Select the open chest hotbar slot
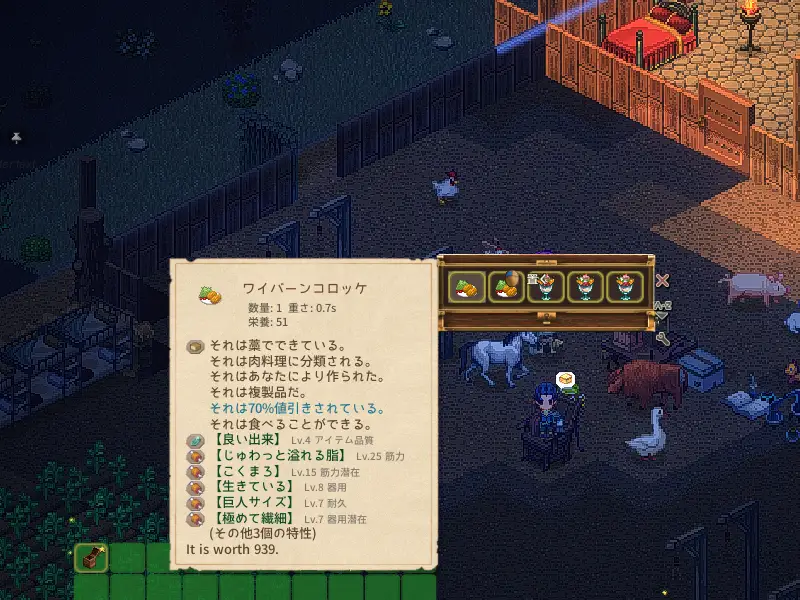Screen dimensions: 800x600 [x=90, y=557]
